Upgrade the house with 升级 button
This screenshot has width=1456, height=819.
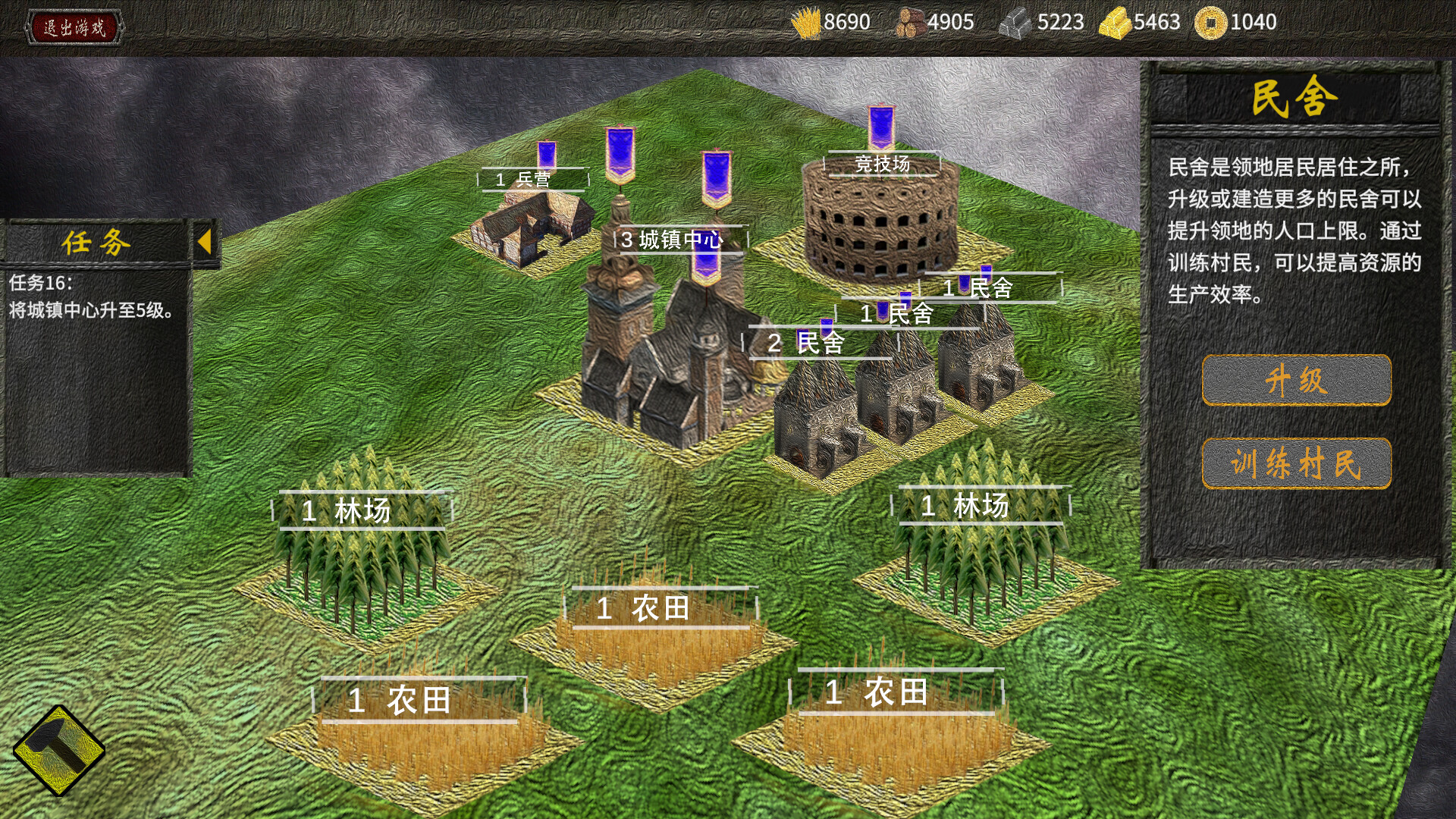pyautogui.click(x=1296, y=380)
